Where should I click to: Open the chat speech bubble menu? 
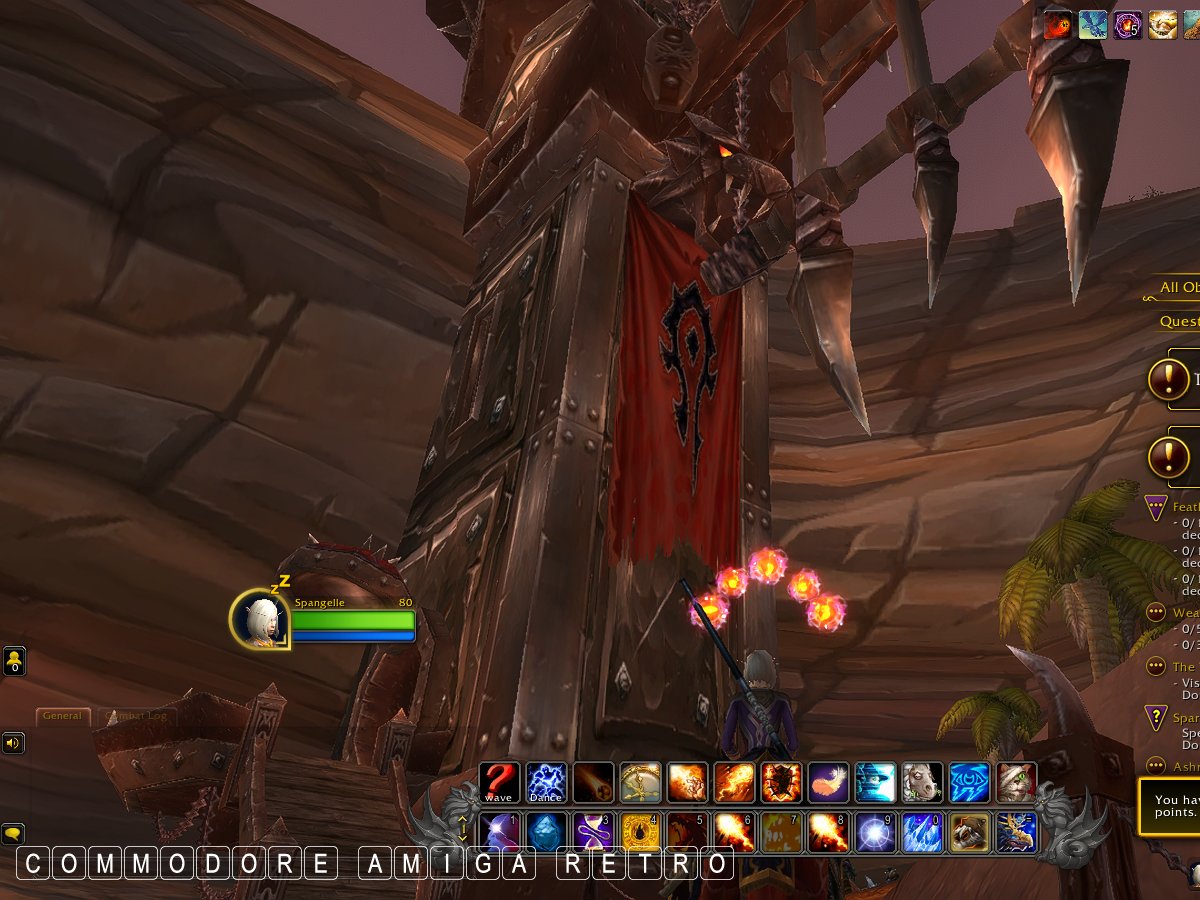click(x=14, y=833)
